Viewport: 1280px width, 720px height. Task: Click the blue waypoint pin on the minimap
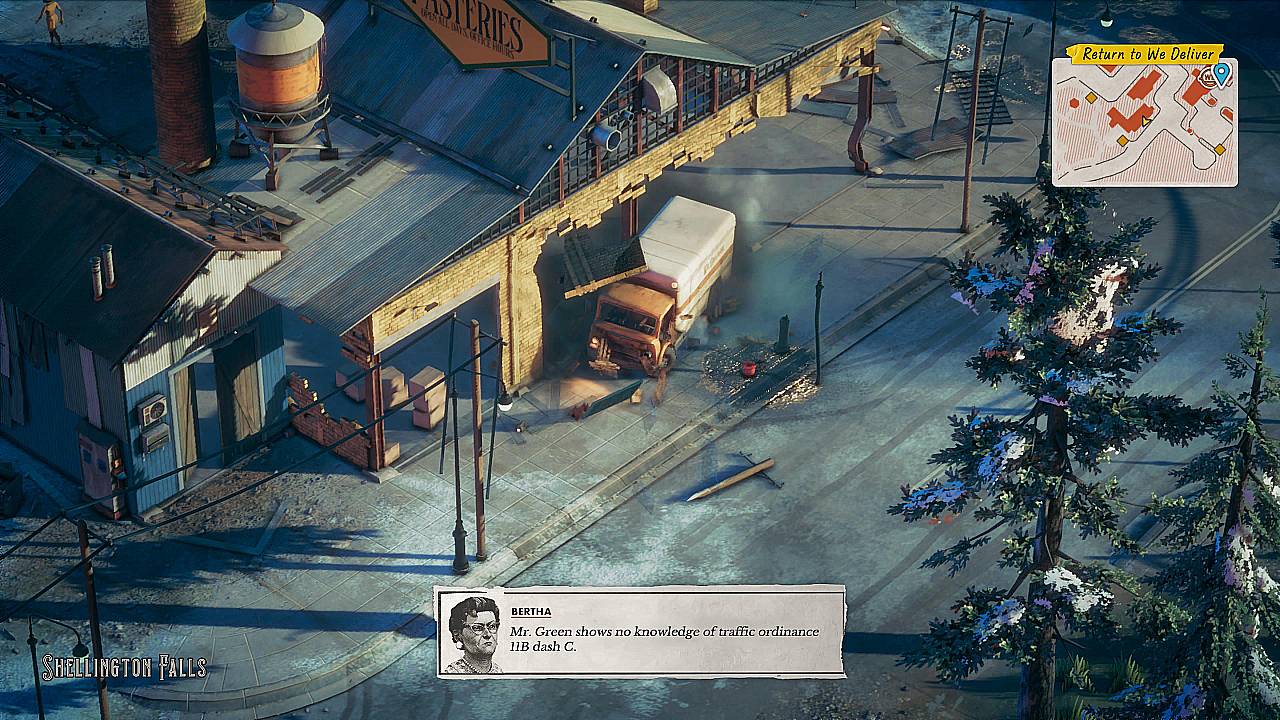pos(1221,72)
